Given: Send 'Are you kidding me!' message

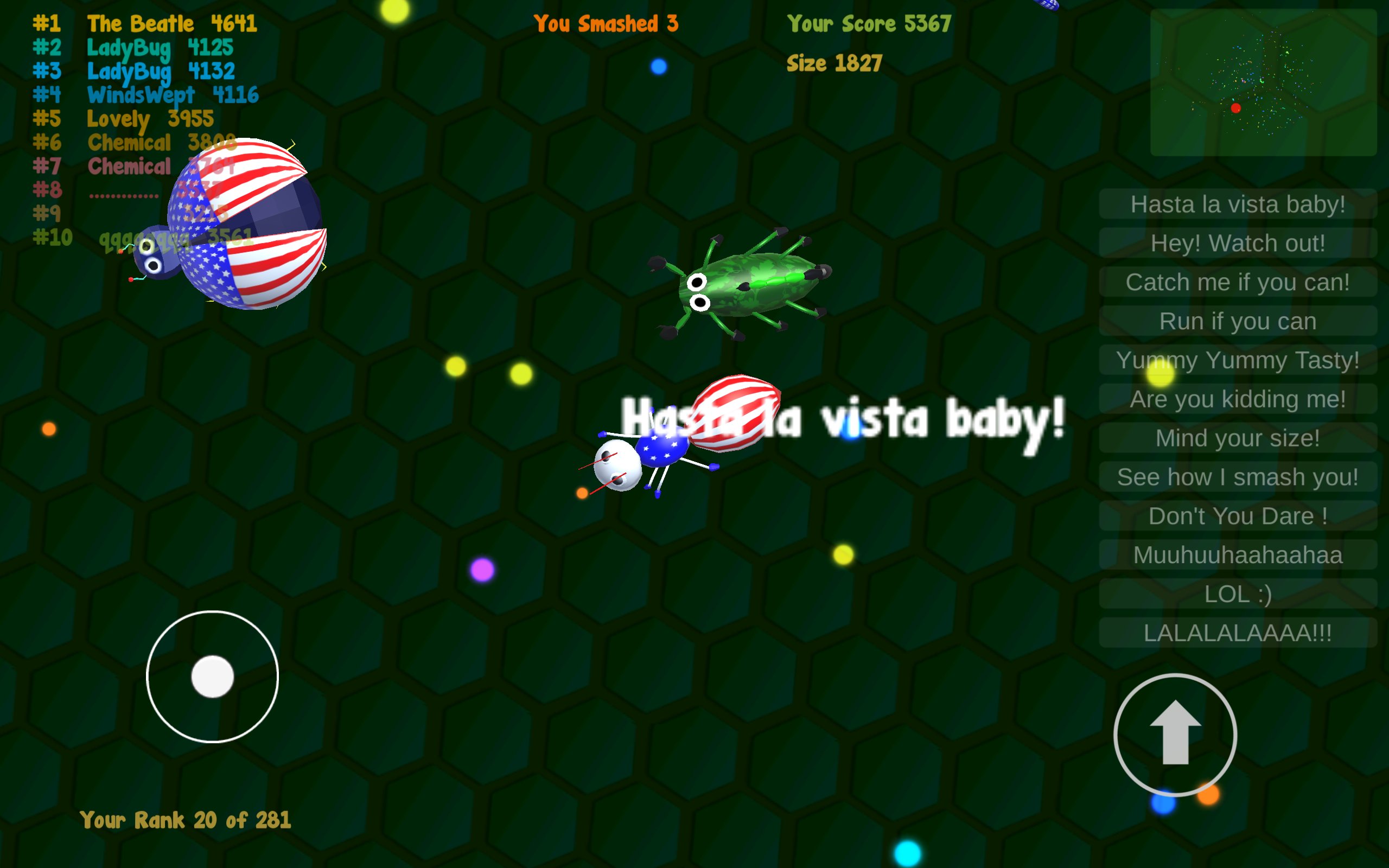Looking at the screenshot, I should click(1237, 399).
